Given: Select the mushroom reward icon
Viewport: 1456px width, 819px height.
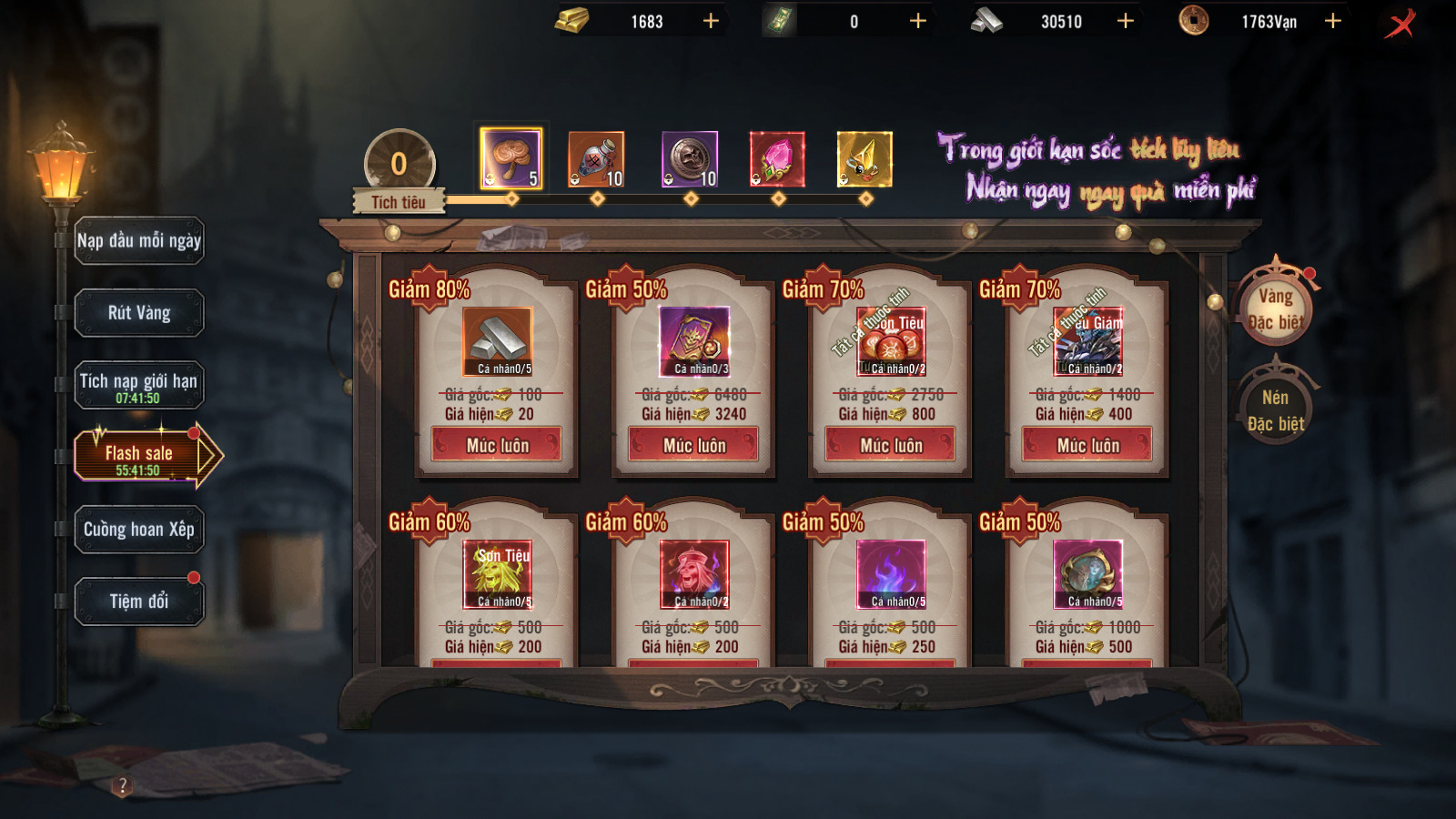Looking at the screenshot, I should [x=511, y=158].
